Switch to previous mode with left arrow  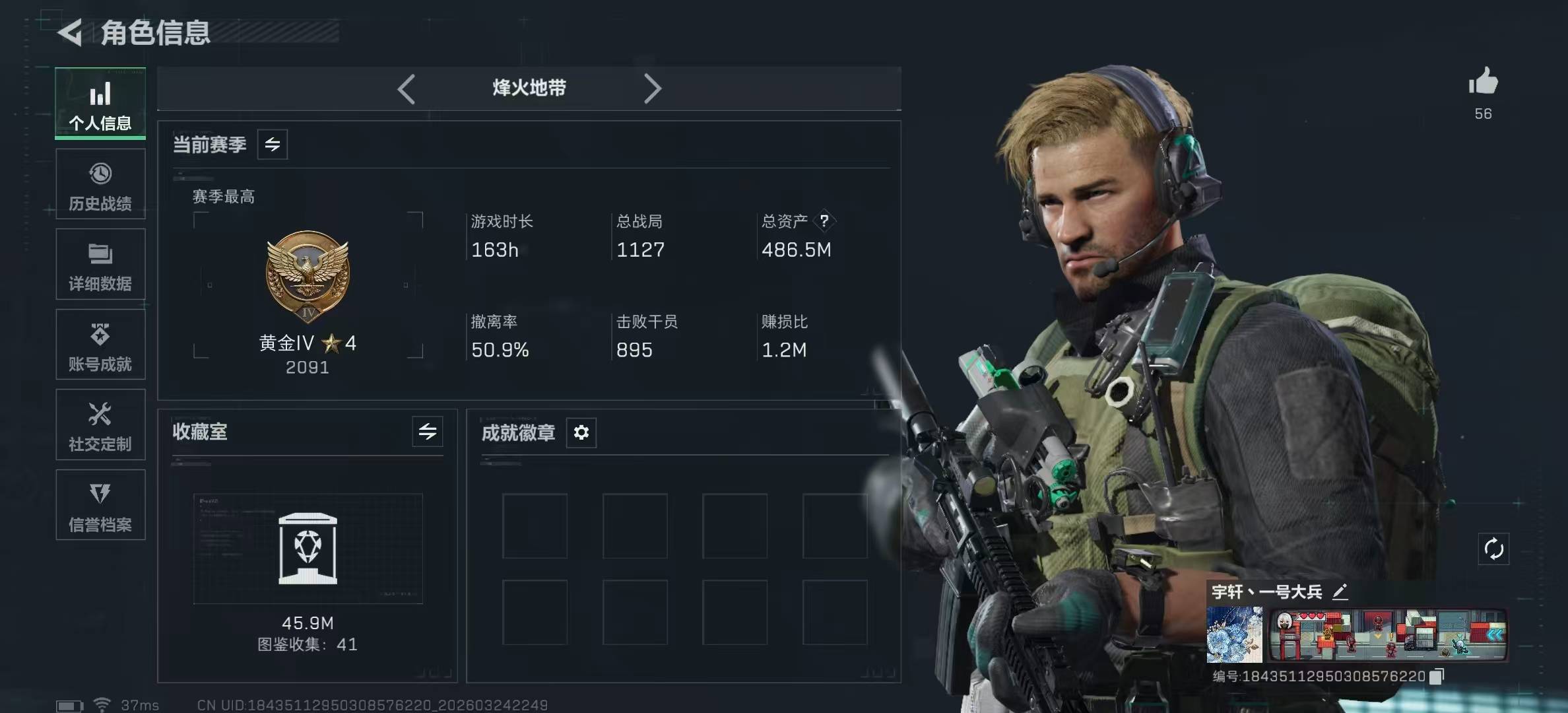tap(407, 88)
